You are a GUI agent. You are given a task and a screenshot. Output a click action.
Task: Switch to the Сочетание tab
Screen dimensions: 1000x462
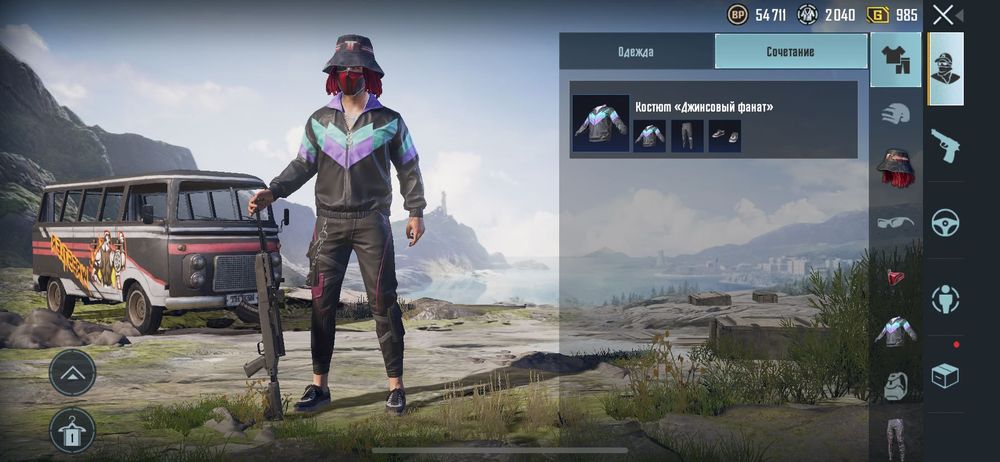tap(791, 51)
